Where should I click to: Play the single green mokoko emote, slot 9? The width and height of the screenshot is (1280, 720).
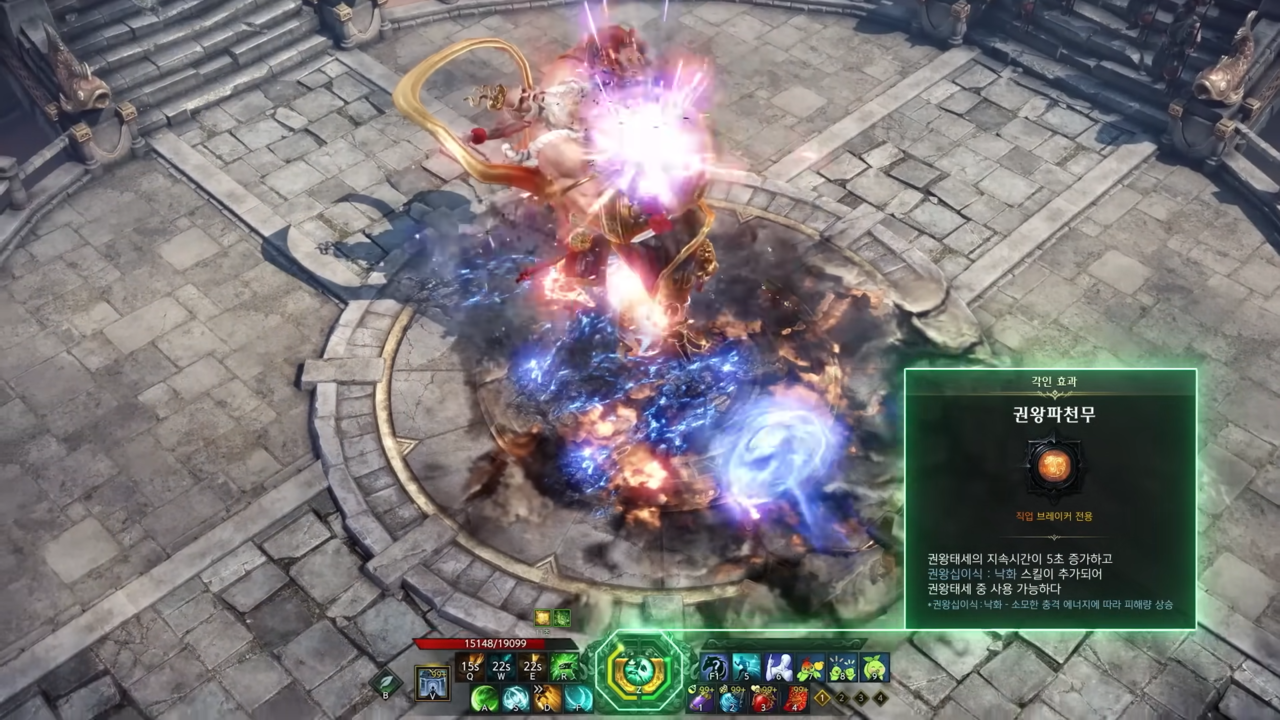click(874, 666)
